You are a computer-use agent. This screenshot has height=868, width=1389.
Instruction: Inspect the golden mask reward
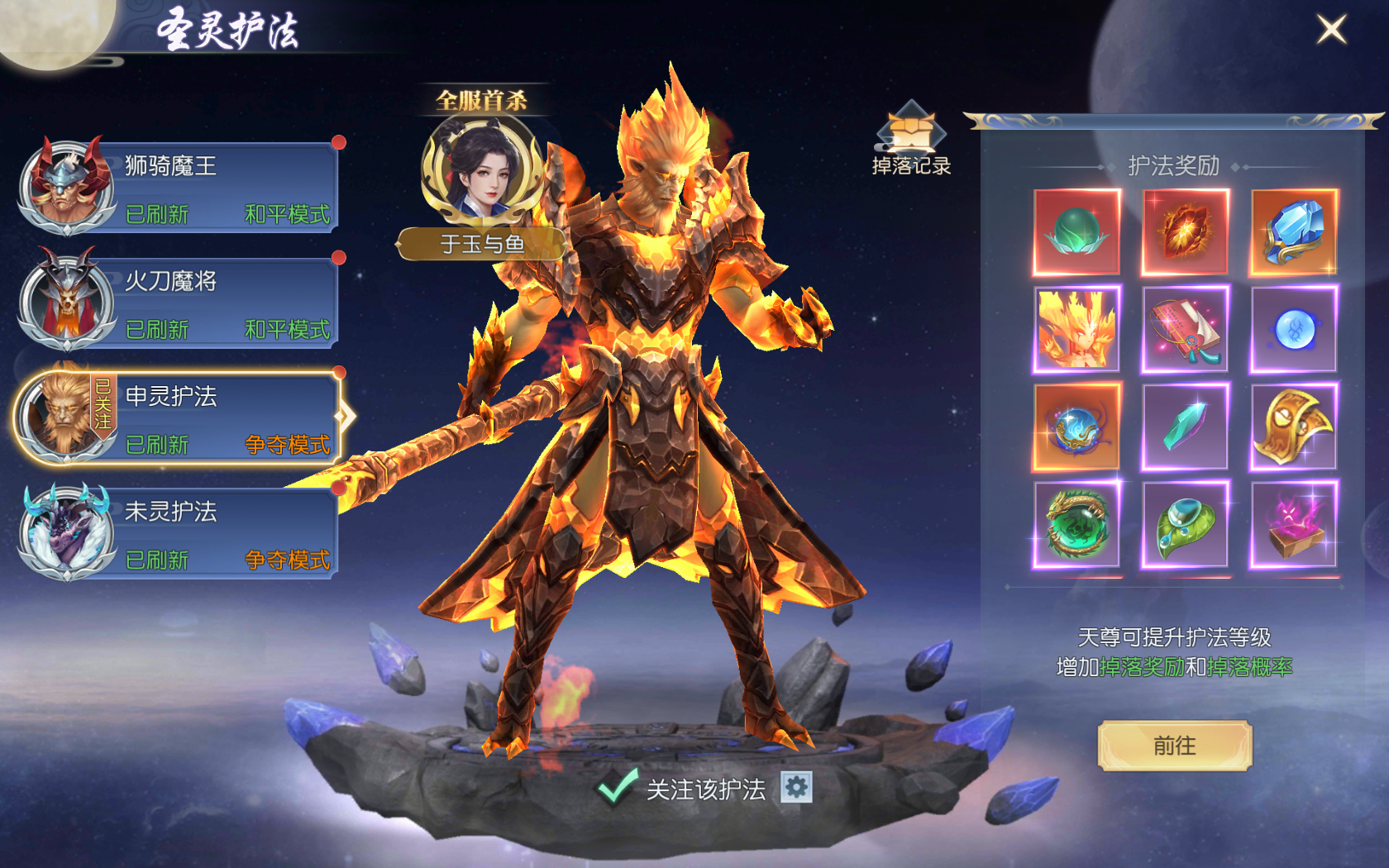[x=1294, y=427]
